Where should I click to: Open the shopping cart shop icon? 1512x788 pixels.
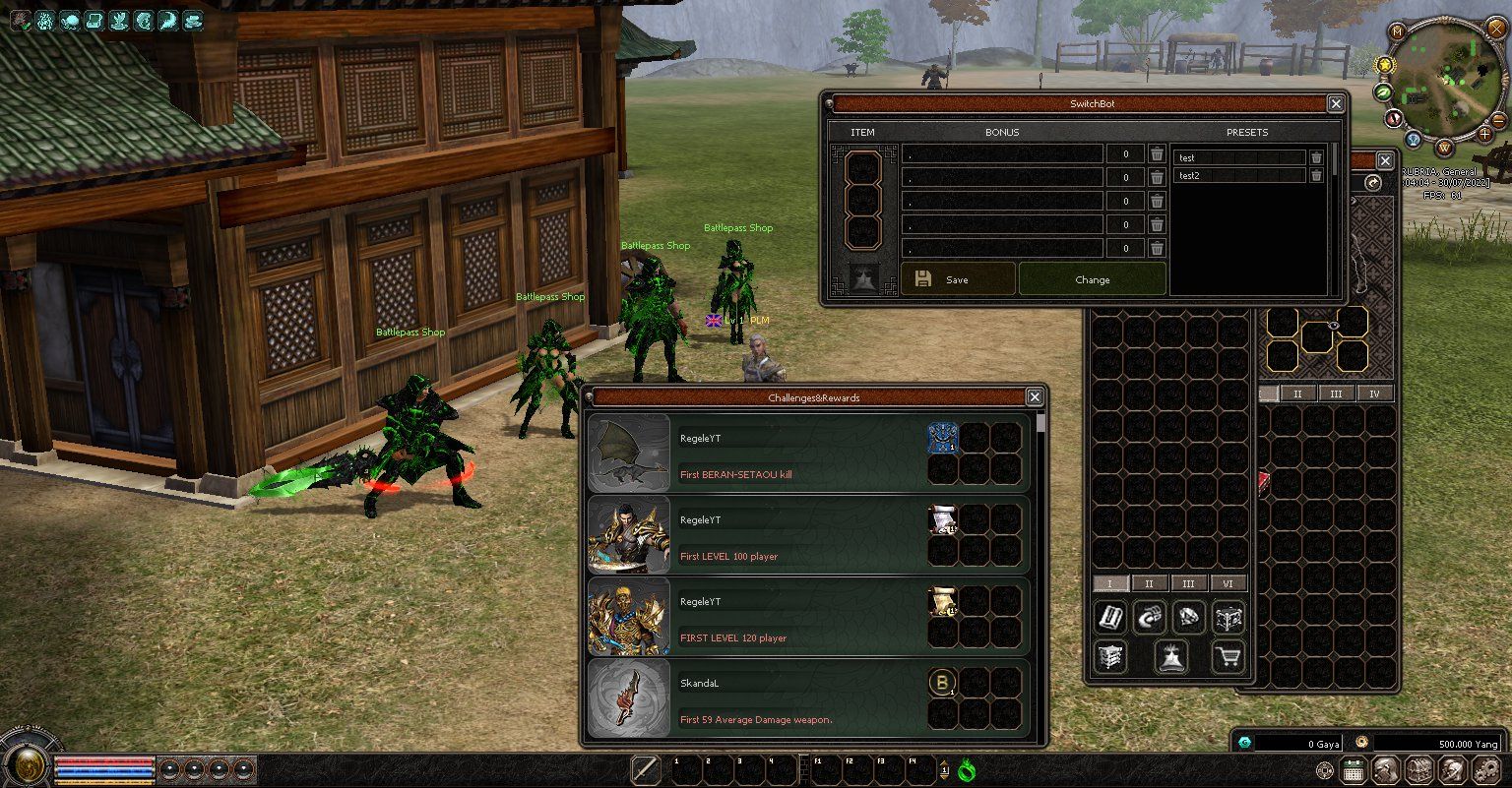coord(1228,657)
